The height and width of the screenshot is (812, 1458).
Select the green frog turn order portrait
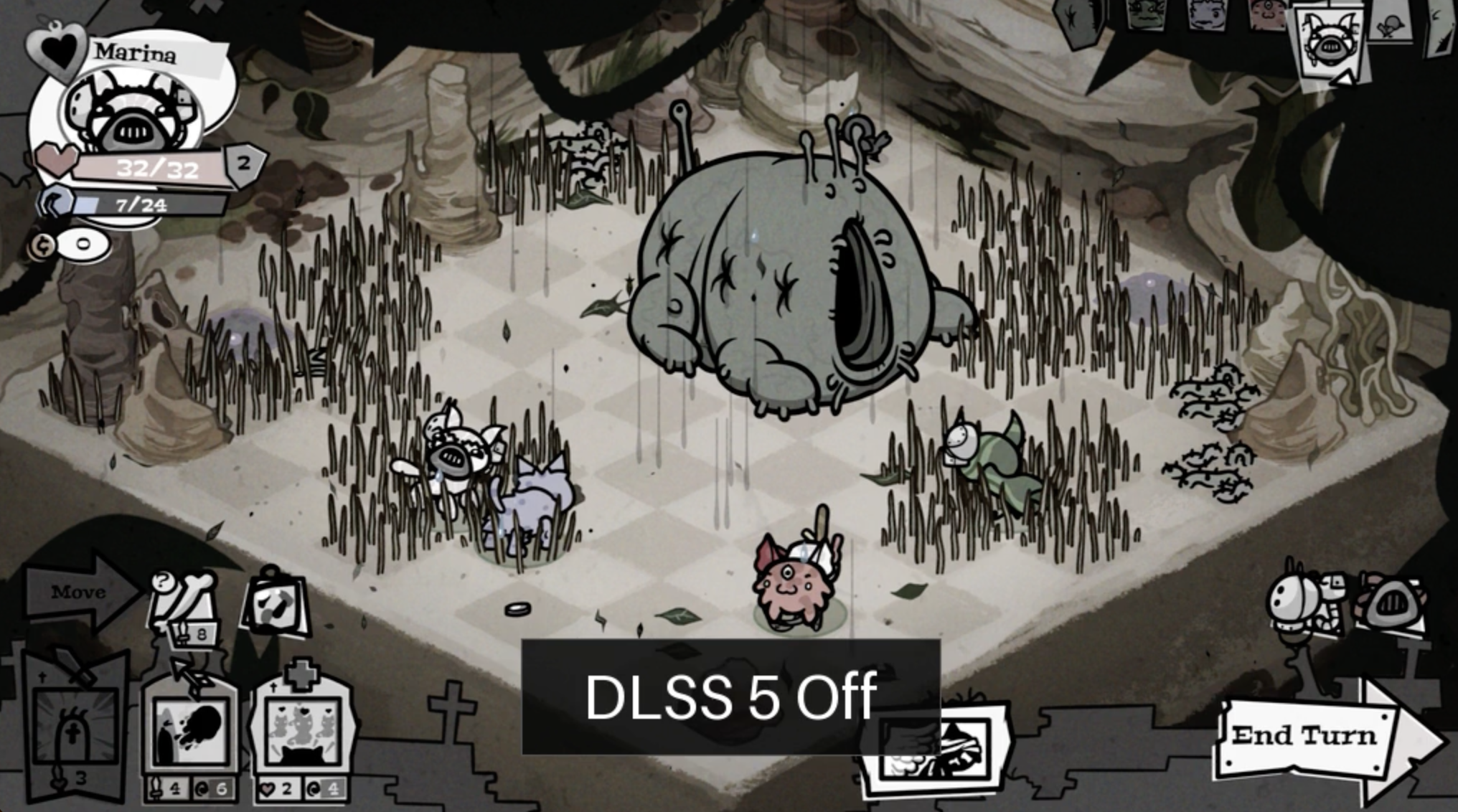(1145, 14)
